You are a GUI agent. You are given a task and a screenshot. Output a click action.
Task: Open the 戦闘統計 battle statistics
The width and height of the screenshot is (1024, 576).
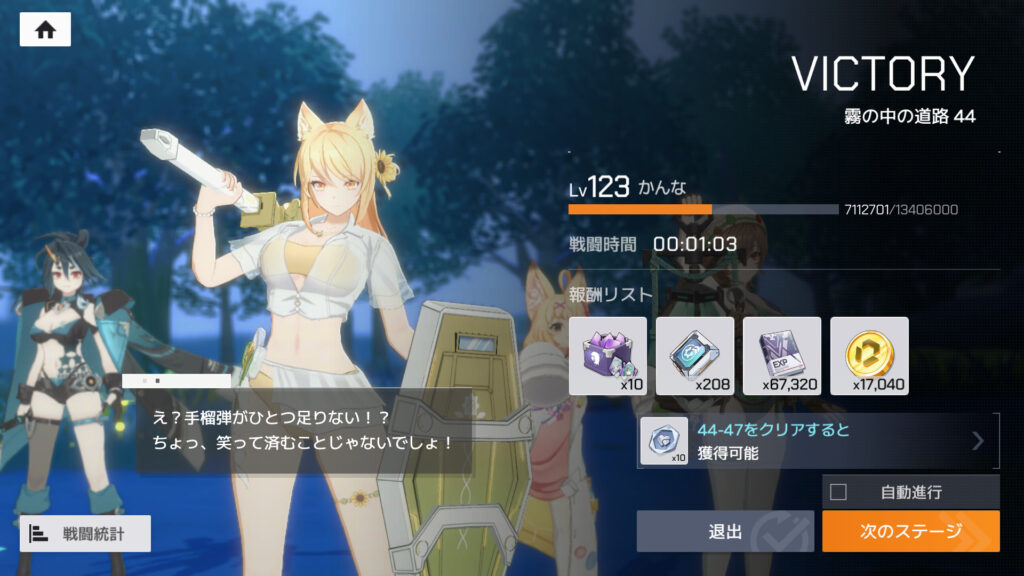pos(85,533)
